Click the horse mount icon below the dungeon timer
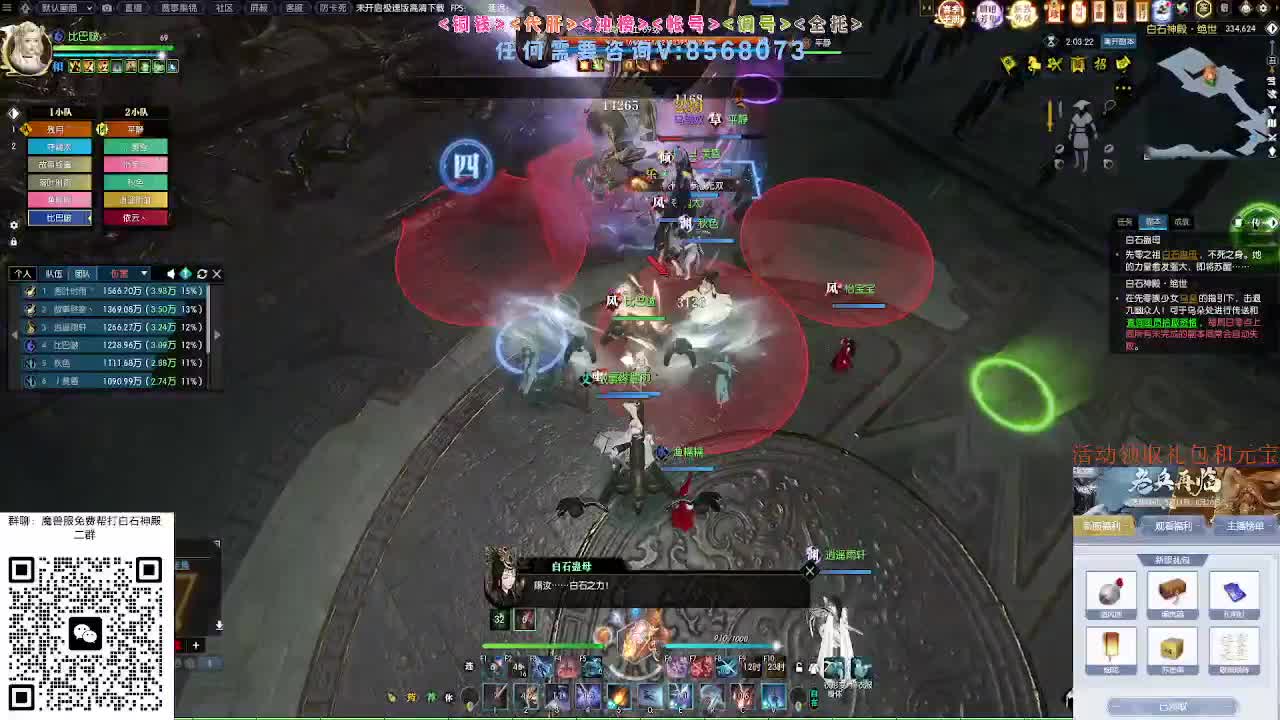The height and width of the screenshot is (720, 1280). tap(1033, 65)
